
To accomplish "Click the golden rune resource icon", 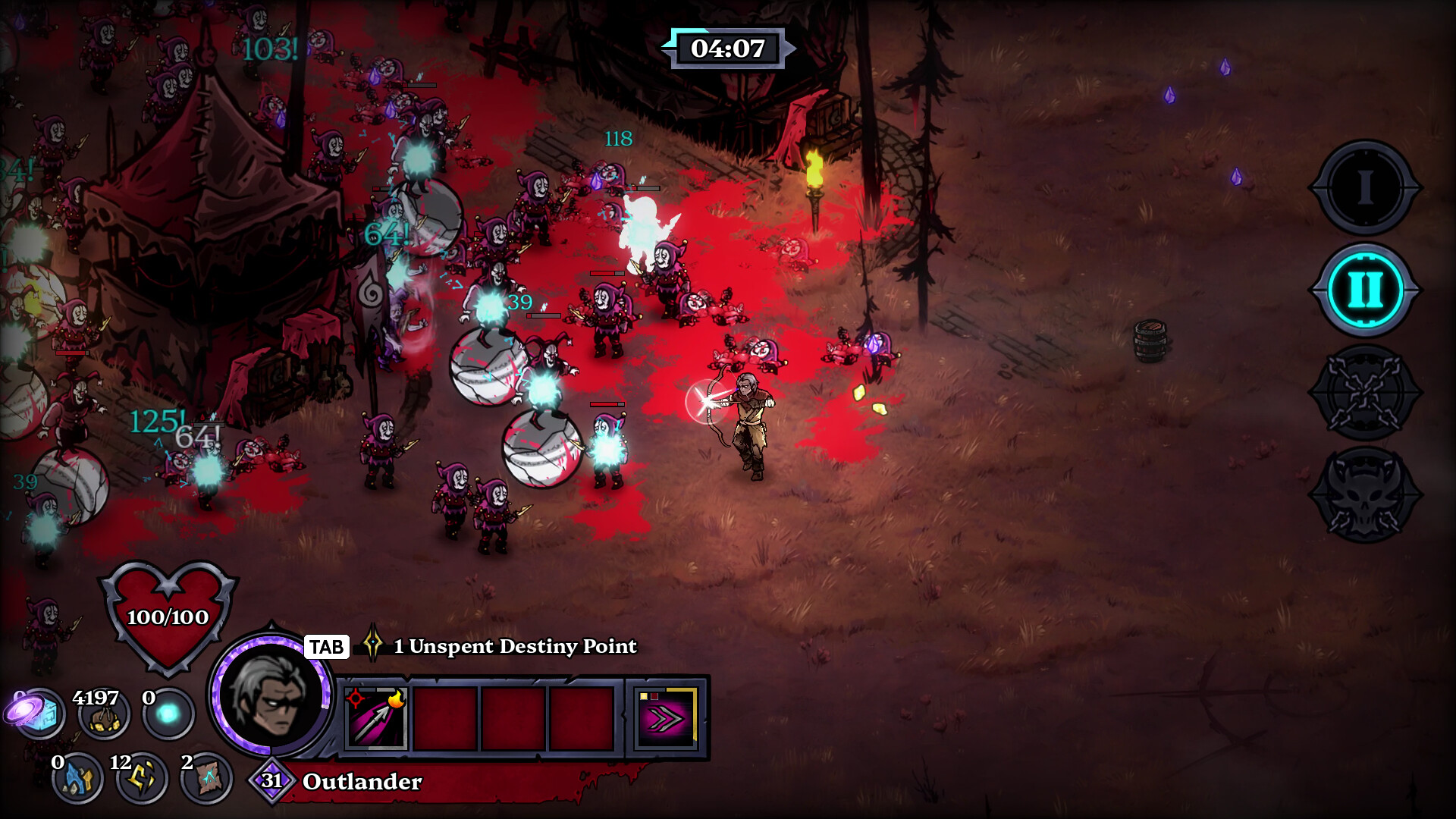I will (x=142, y=778).
